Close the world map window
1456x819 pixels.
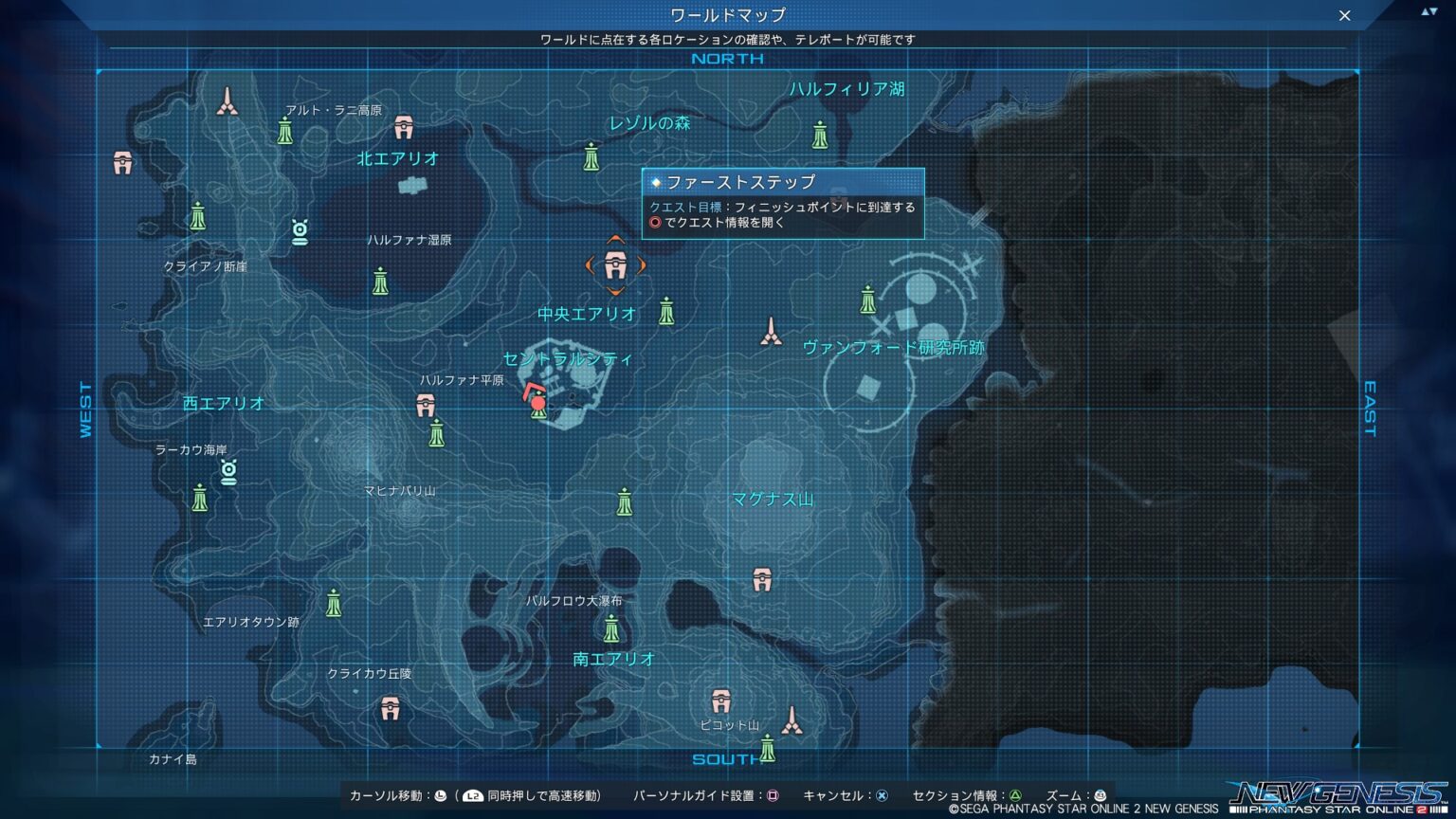(x=1344, y=16)
